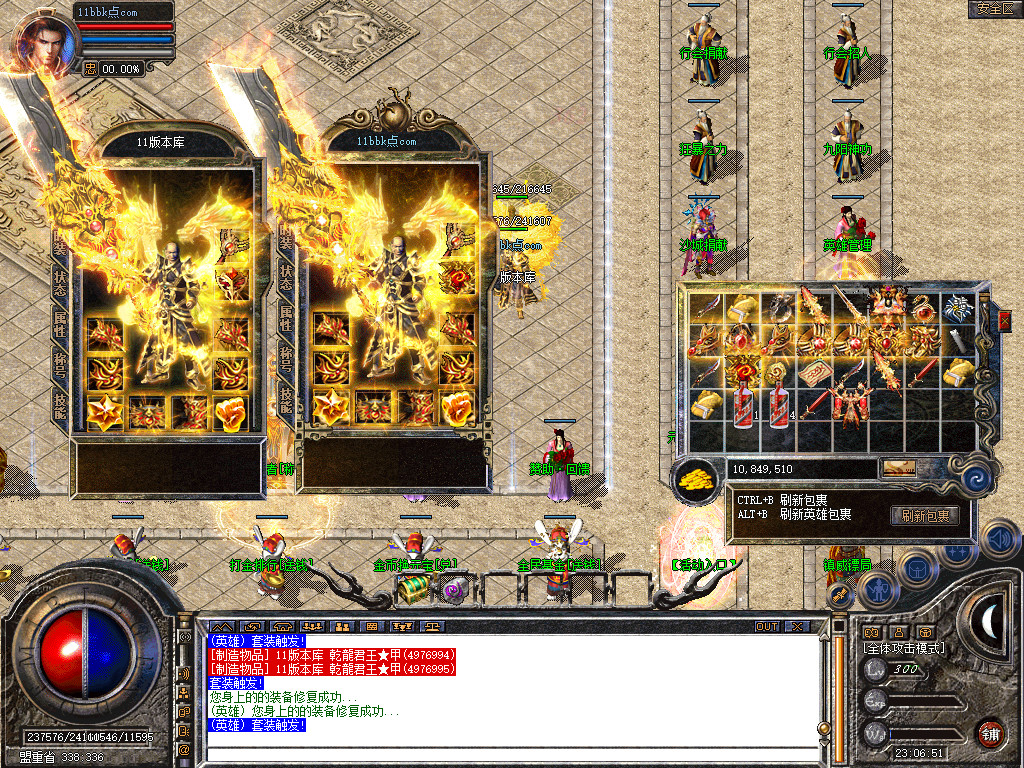Close the inventory bag with red X
1024x768 pixels.
[x=1004, y=321]
